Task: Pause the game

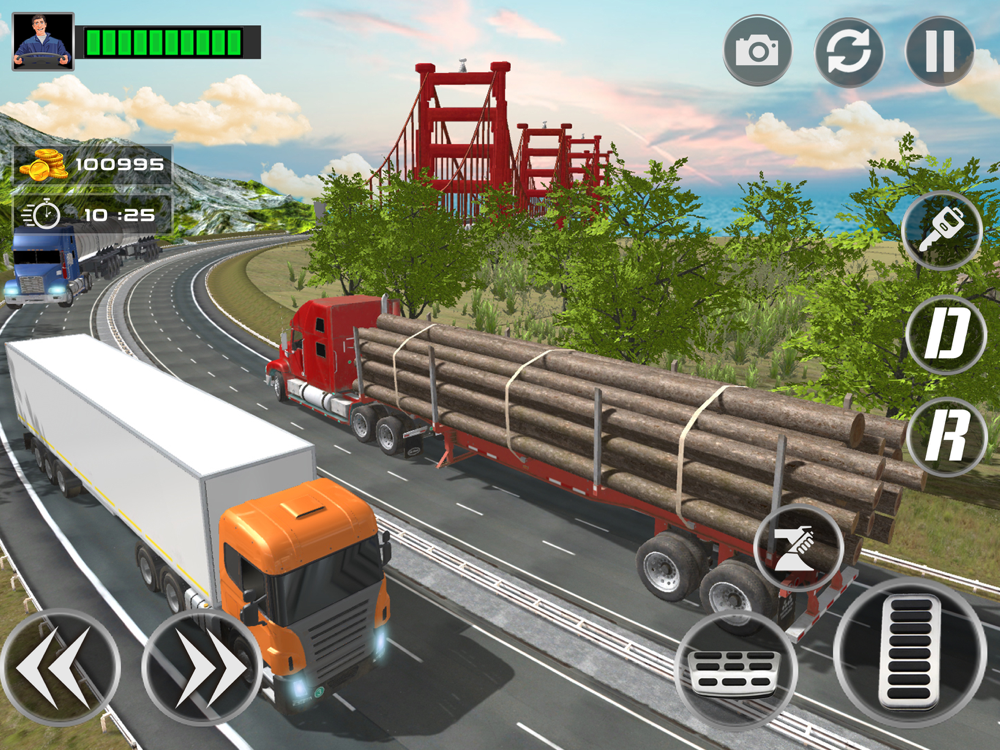Action: pyautogui.click(x=939, y=51)
